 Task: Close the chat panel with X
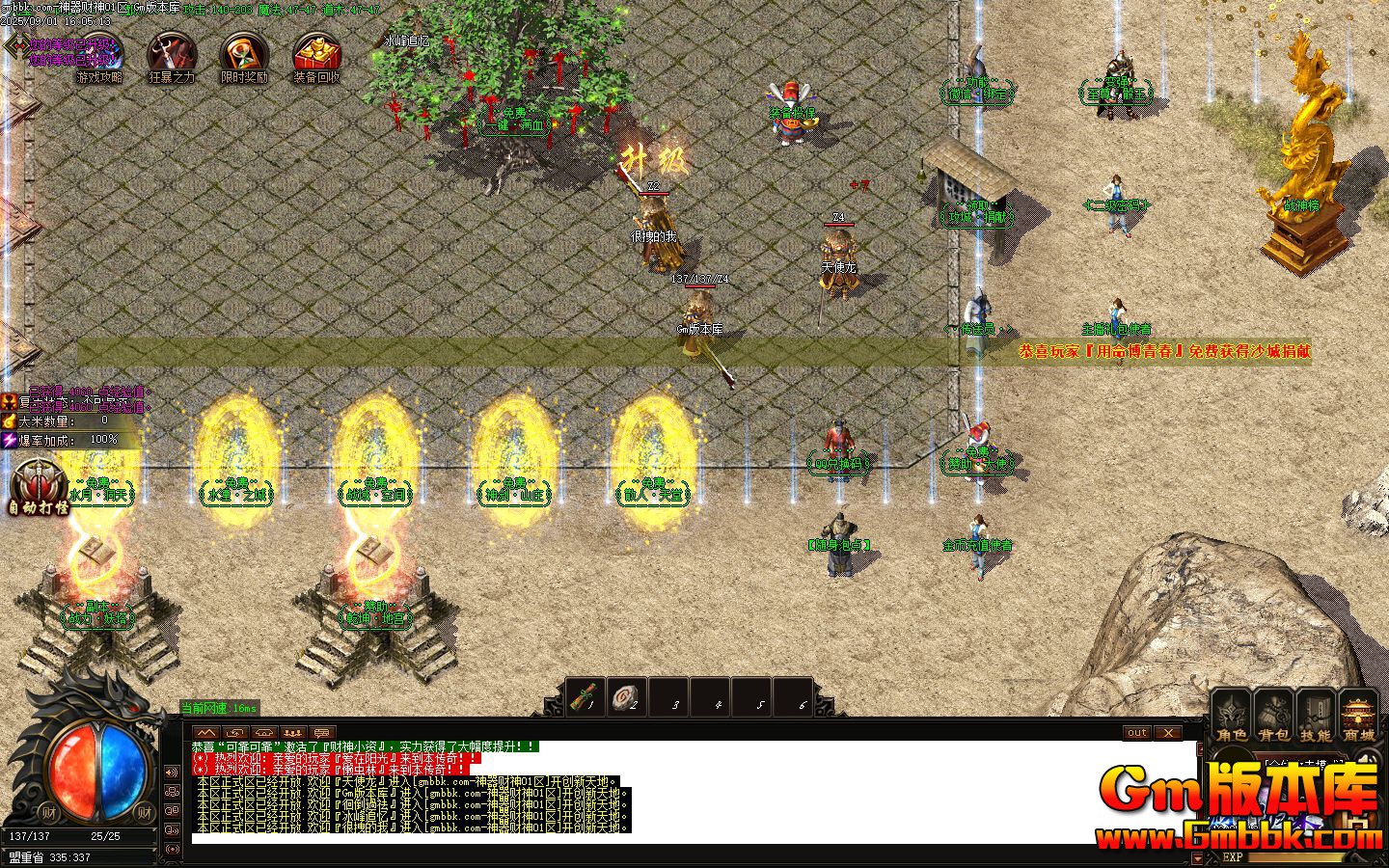click(1168, 733)
